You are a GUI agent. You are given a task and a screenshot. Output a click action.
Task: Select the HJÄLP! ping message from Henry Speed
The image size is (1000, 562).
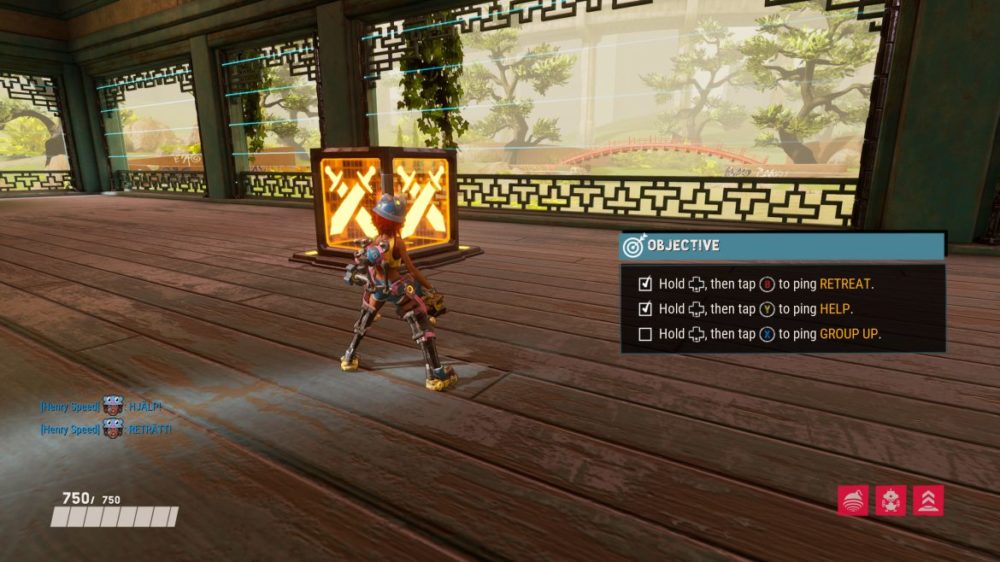tap(144, 406)
